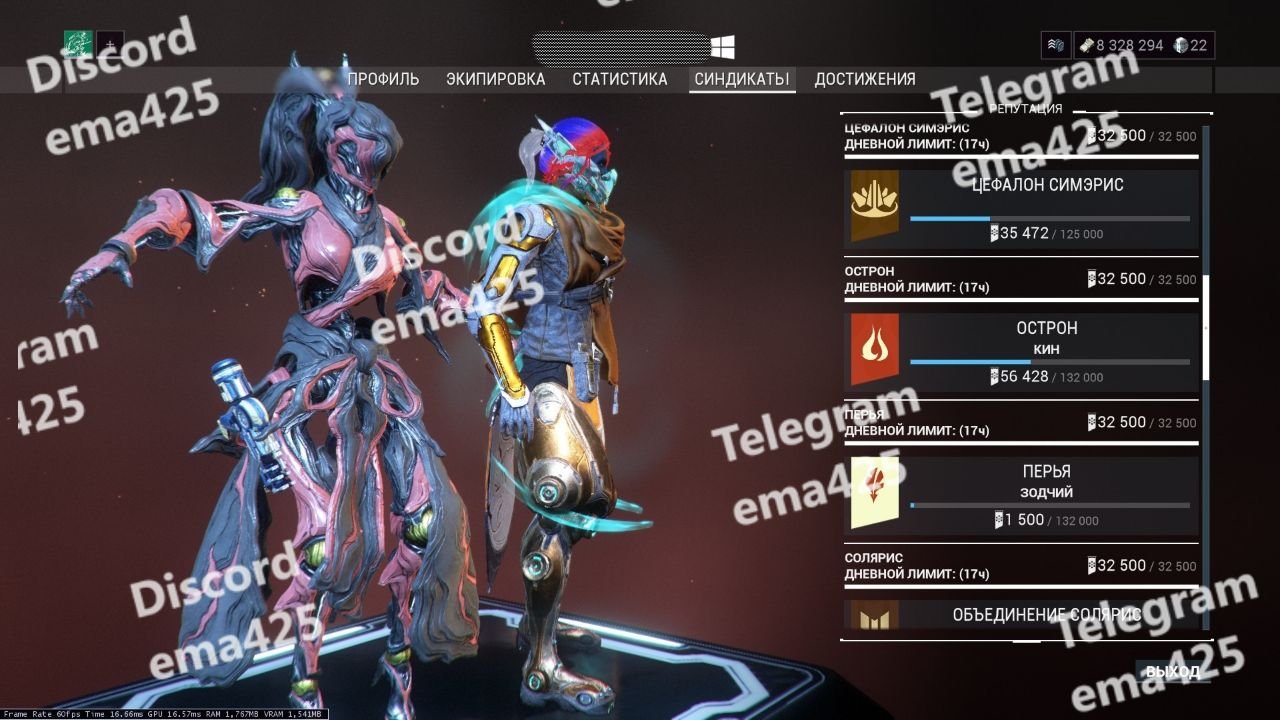Select the Синдикаты tab
The width and height of the screenshot is (1280, 720).
(x=742, y=79)
